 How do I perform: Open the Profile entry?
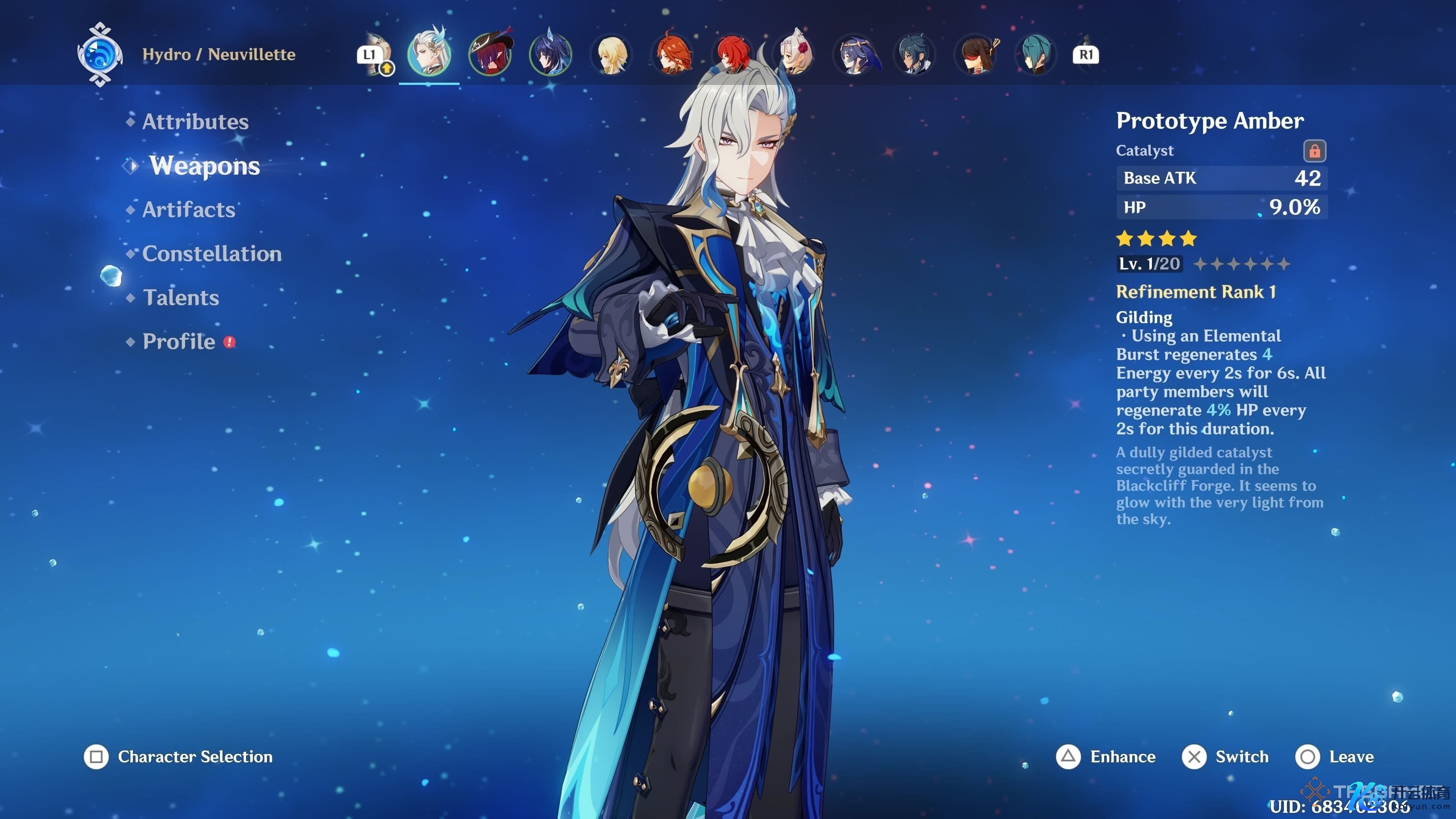tap(179, 341)
